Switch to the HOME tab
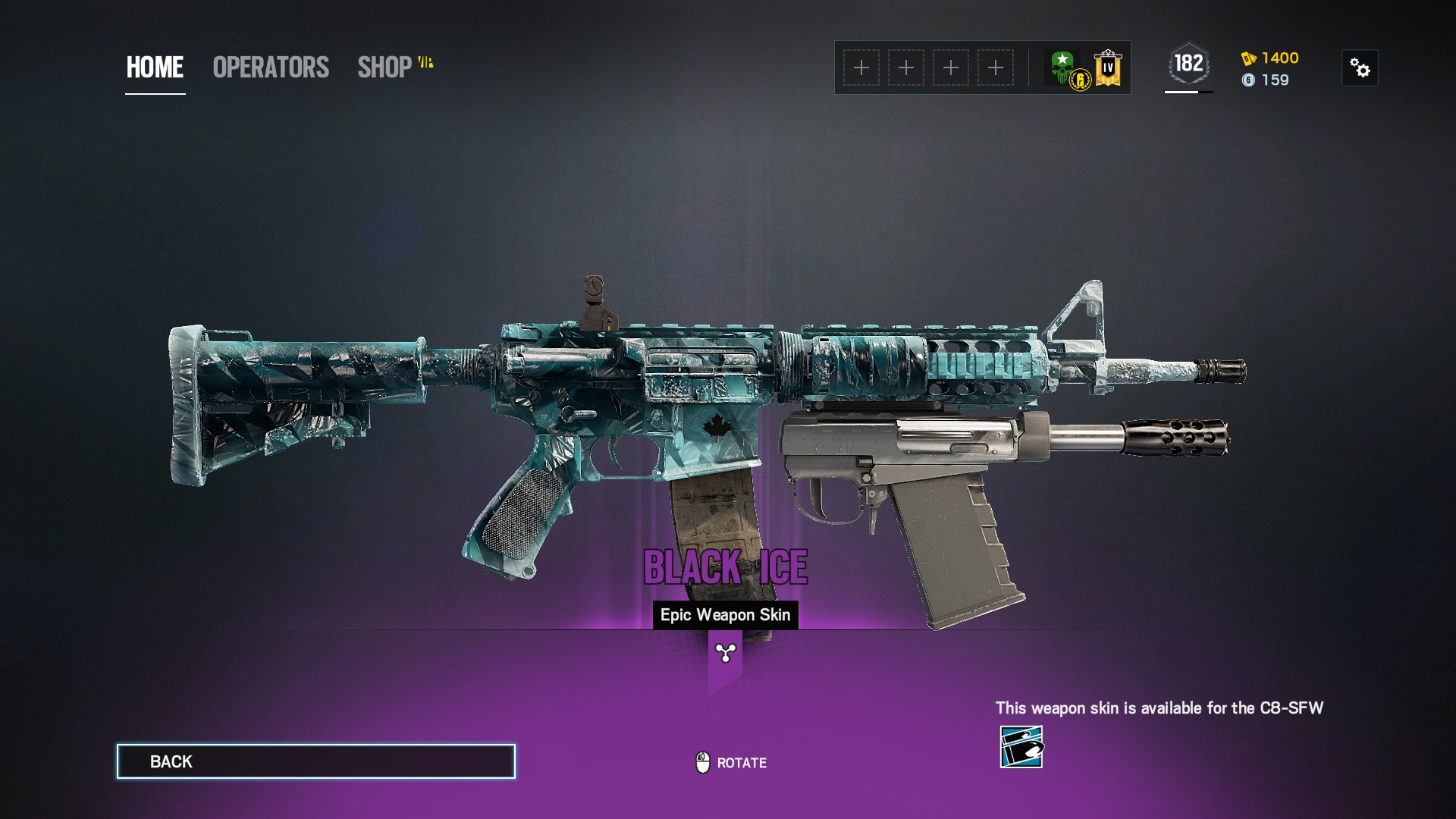The image size is (1456, 819). coord(155,67)
